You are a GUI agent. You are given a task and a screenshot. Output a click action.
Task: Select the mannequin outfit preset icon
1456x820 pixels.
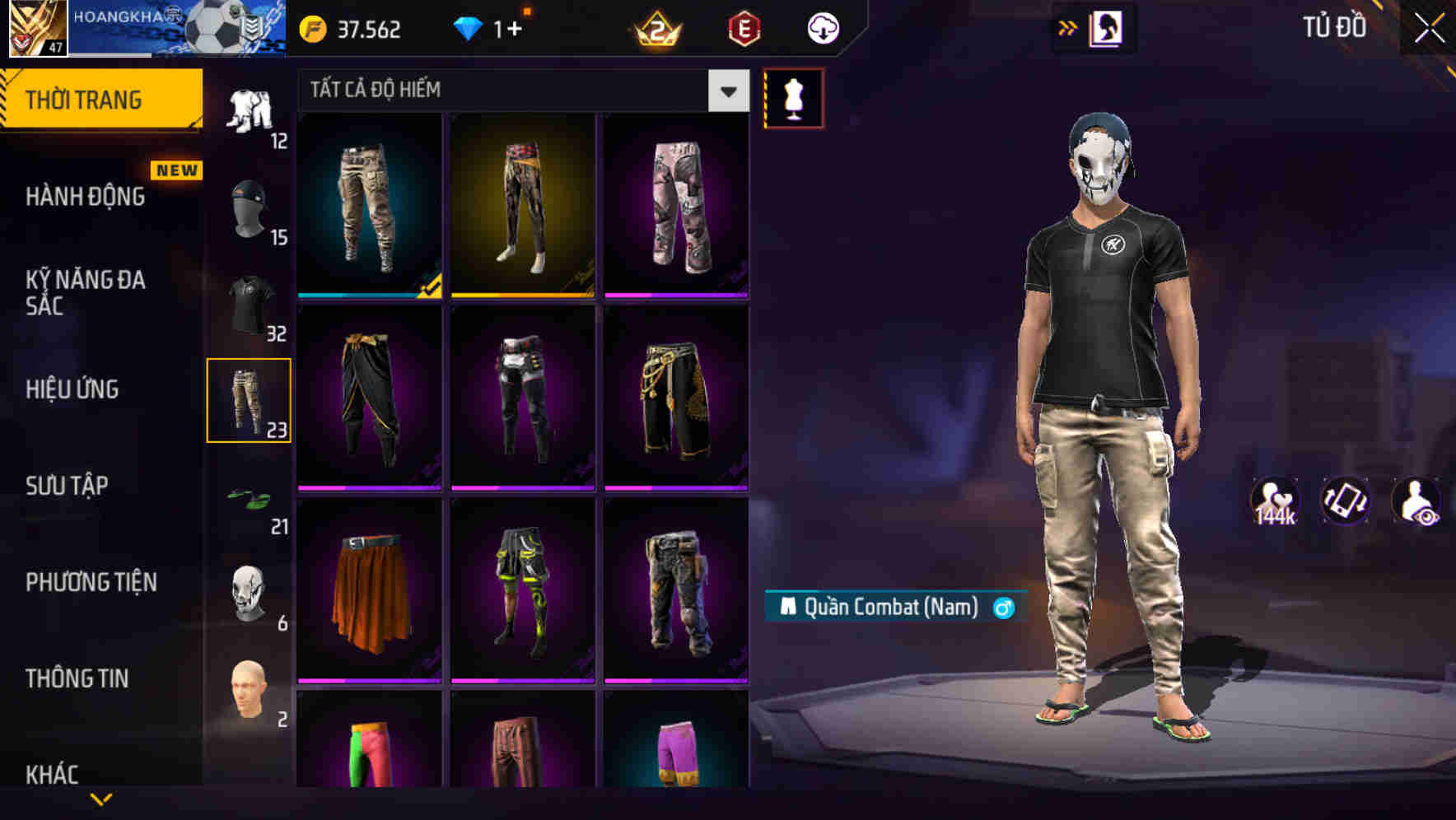(x=794, y=97)
